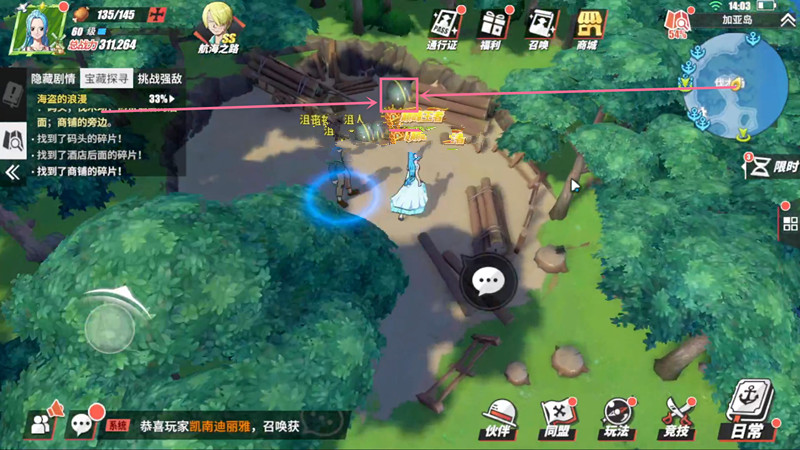Open the 福利 gift rewards
The width and height of the screenshot is (800, 450).
pyautogui.click(x=491, y=29)
